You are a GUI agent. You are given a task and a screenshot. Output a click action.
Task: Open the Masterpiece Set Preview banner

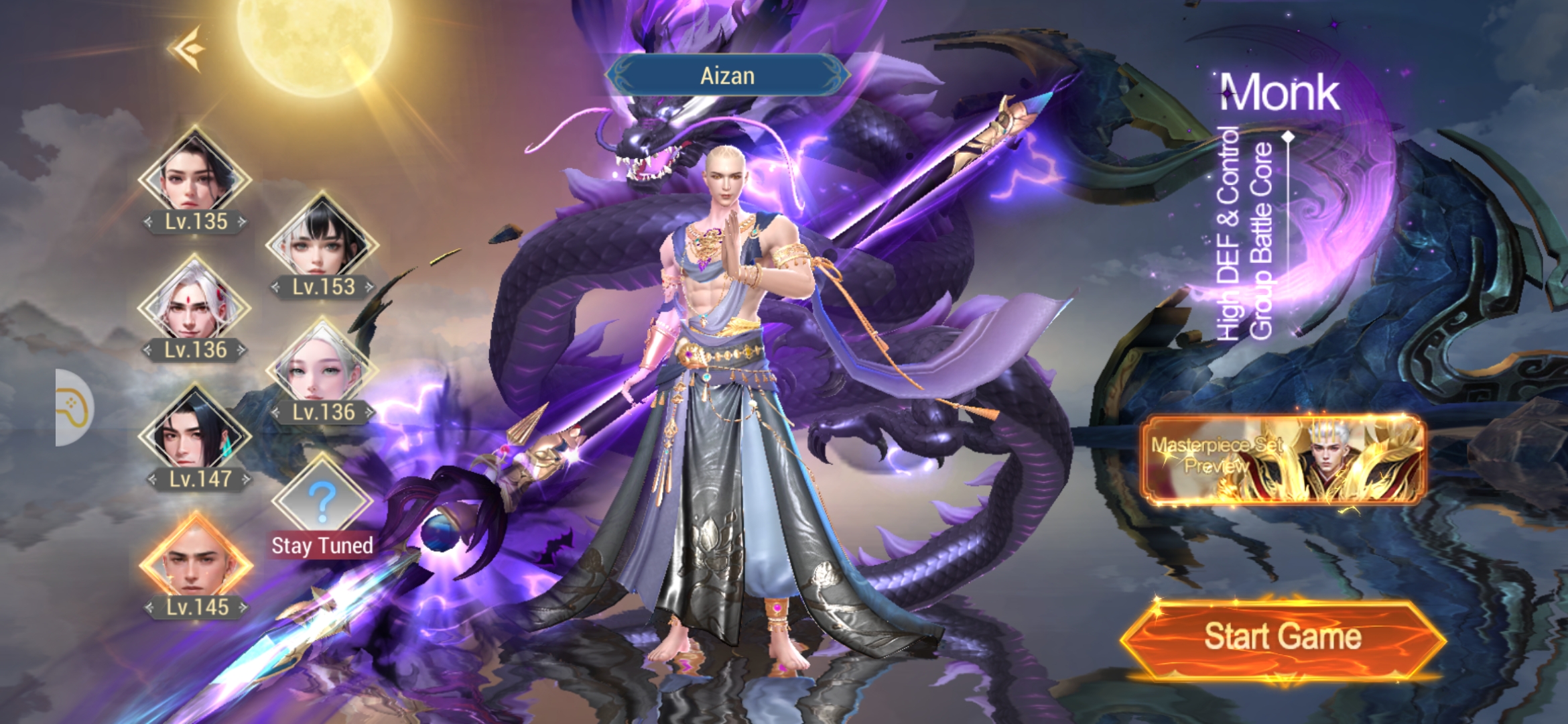[1282, 459]
